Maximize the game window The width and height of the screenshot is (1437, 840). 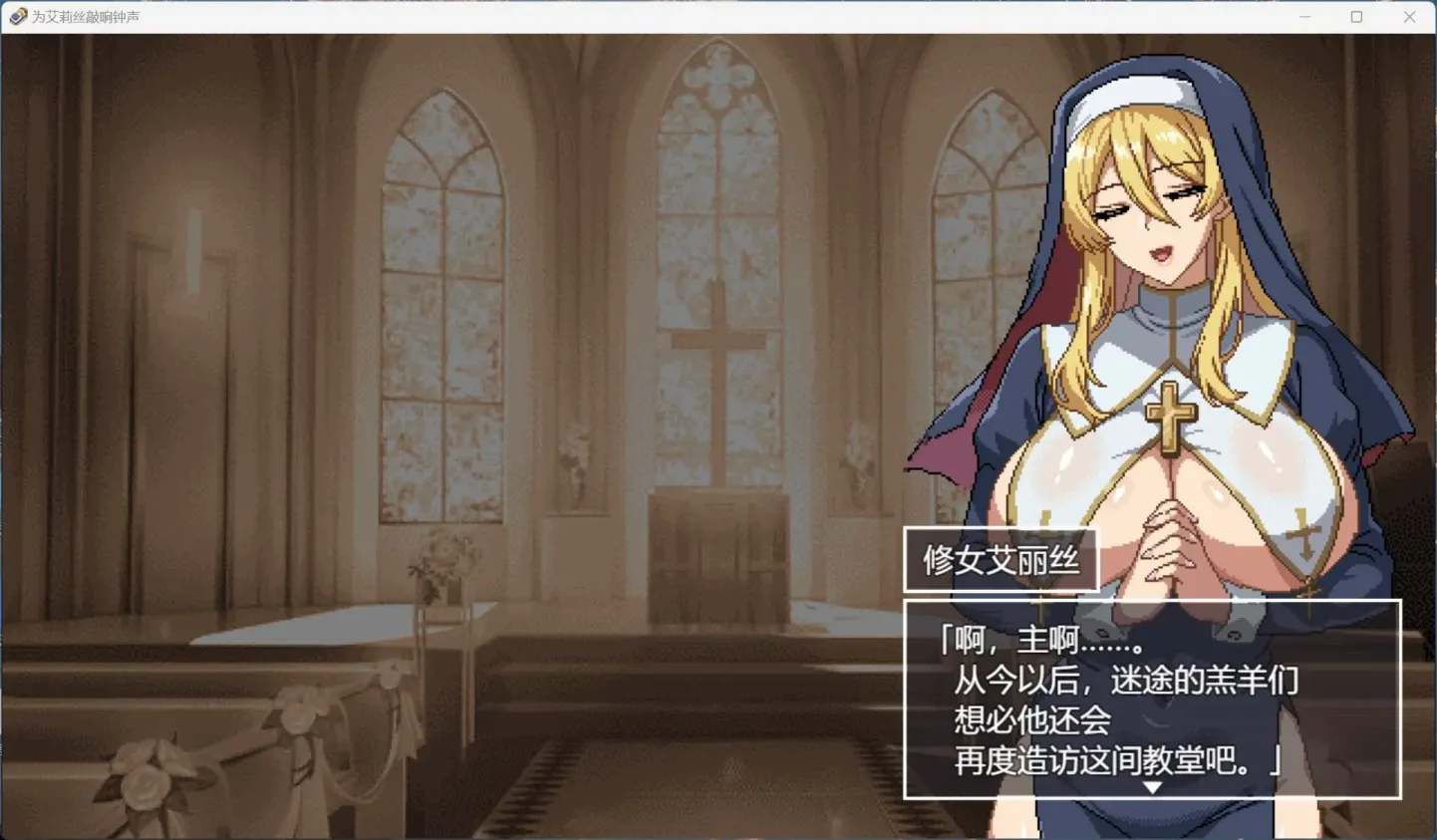click(1357, 16)
